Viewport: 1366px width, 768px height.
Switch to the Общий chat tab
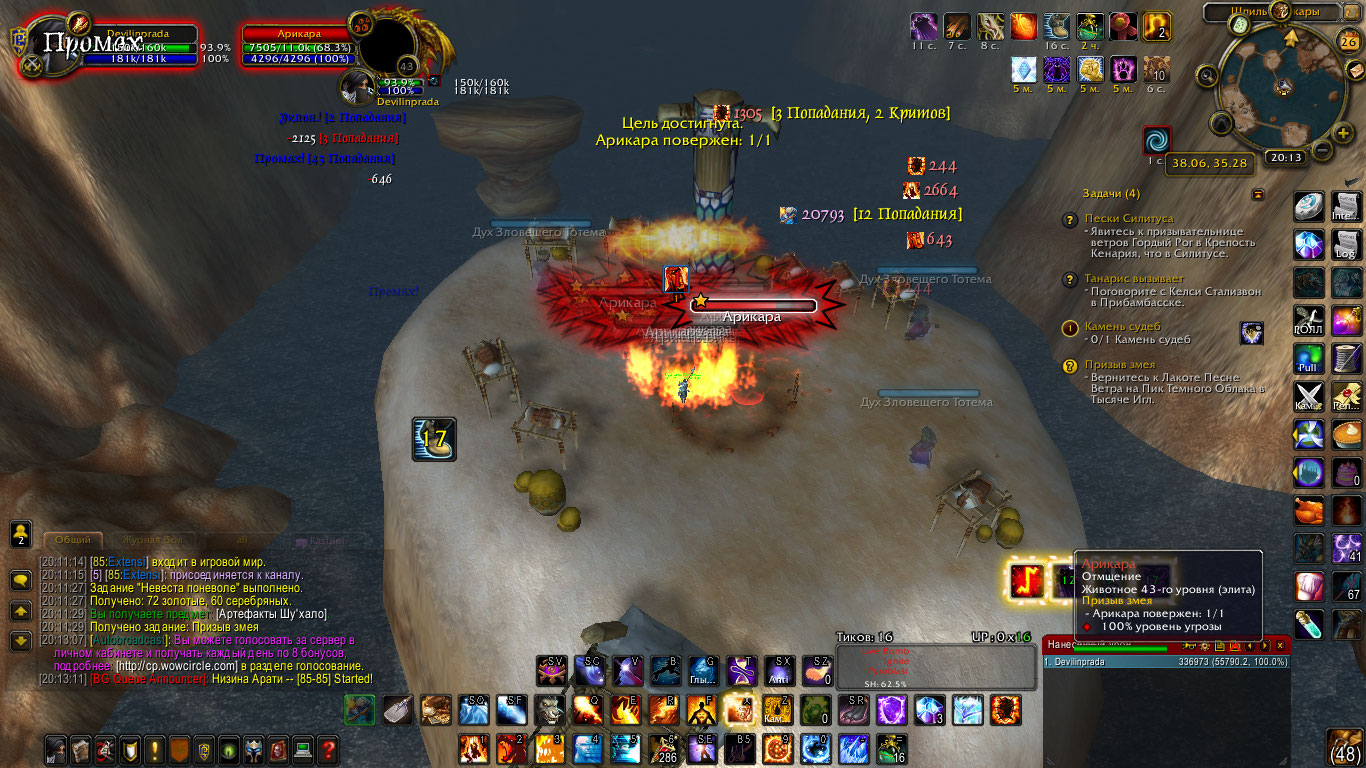[72, 540]
